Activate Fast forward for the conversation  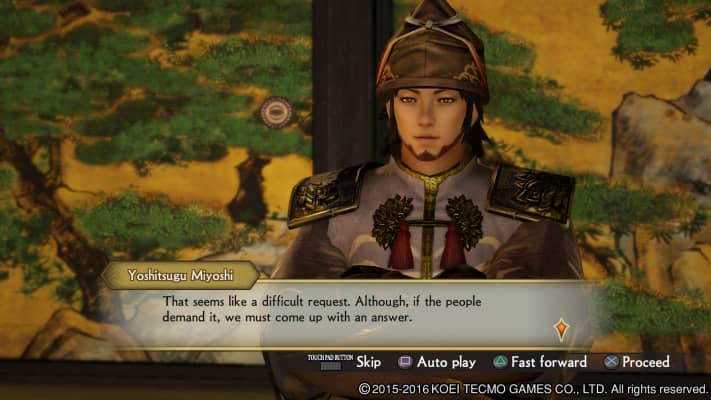coord(539,362)
